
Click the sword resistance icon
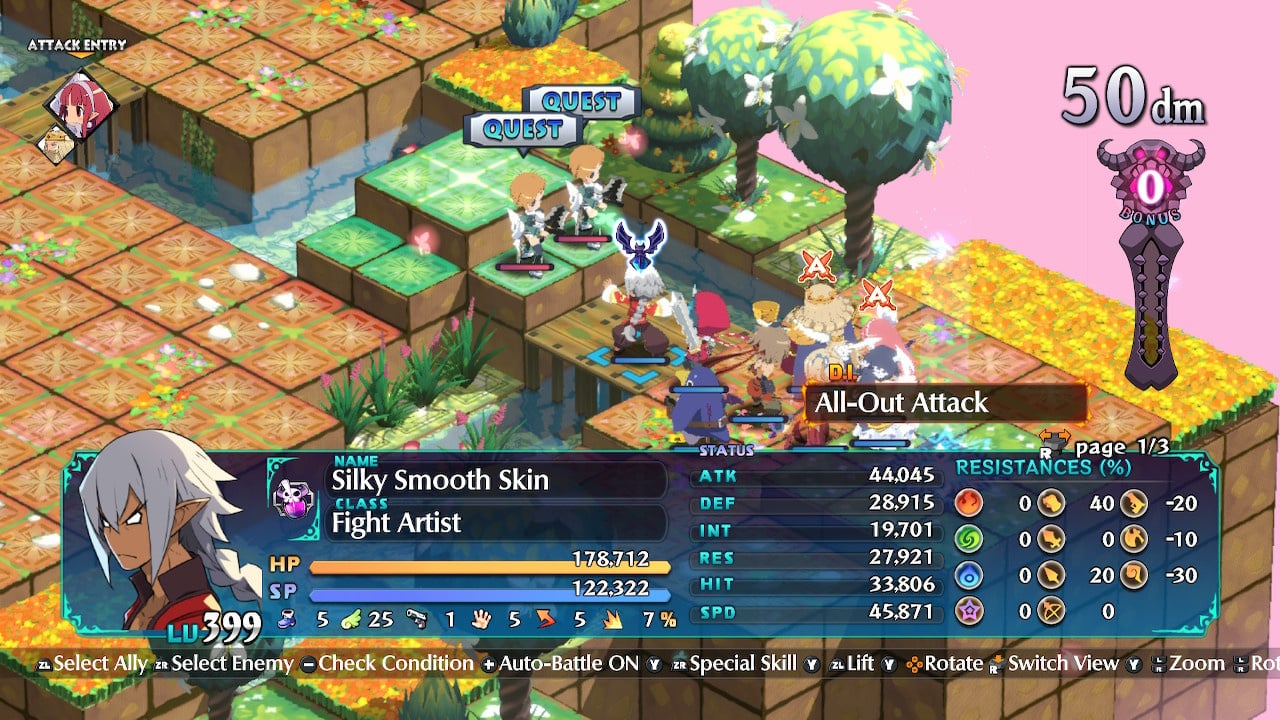tap(1051, 537)
